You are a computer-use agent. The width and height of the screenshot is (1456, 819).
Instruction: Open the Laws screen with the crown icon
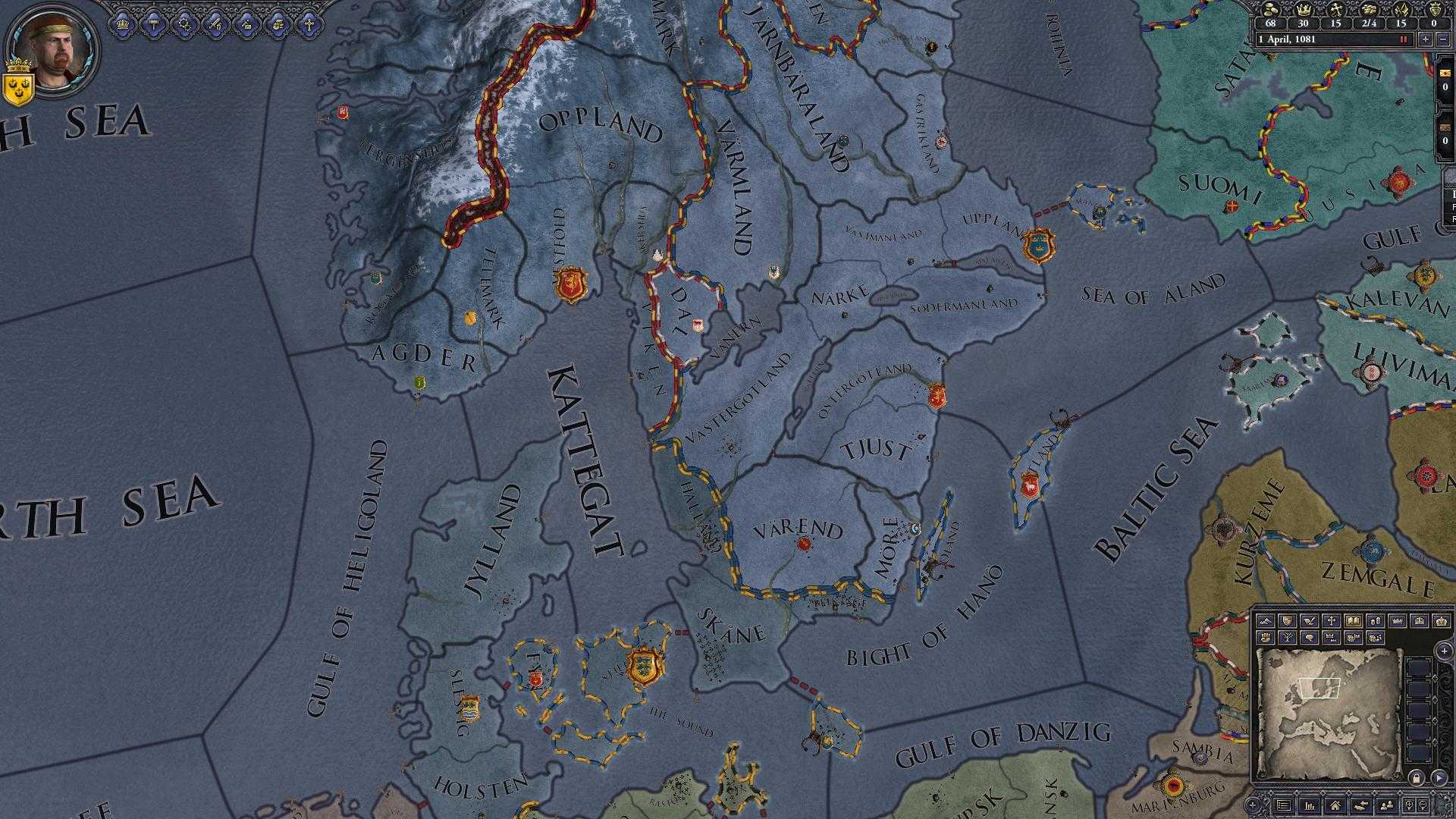pyautogui.click(x=123, y=26)
